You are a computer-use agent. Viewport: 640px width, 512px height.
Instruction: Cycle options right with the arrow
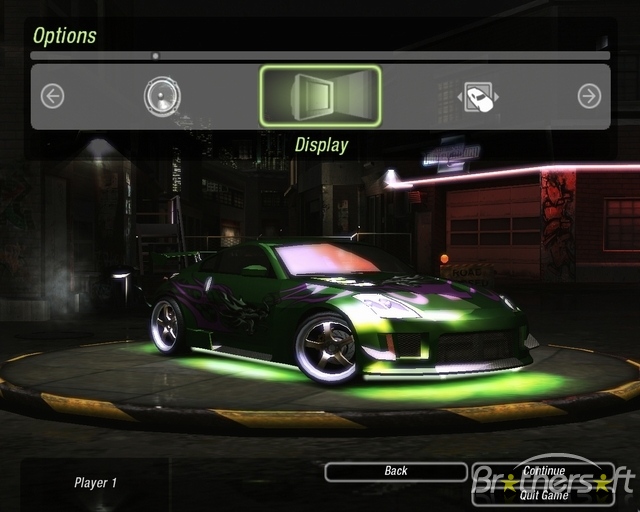pos(589,96)
